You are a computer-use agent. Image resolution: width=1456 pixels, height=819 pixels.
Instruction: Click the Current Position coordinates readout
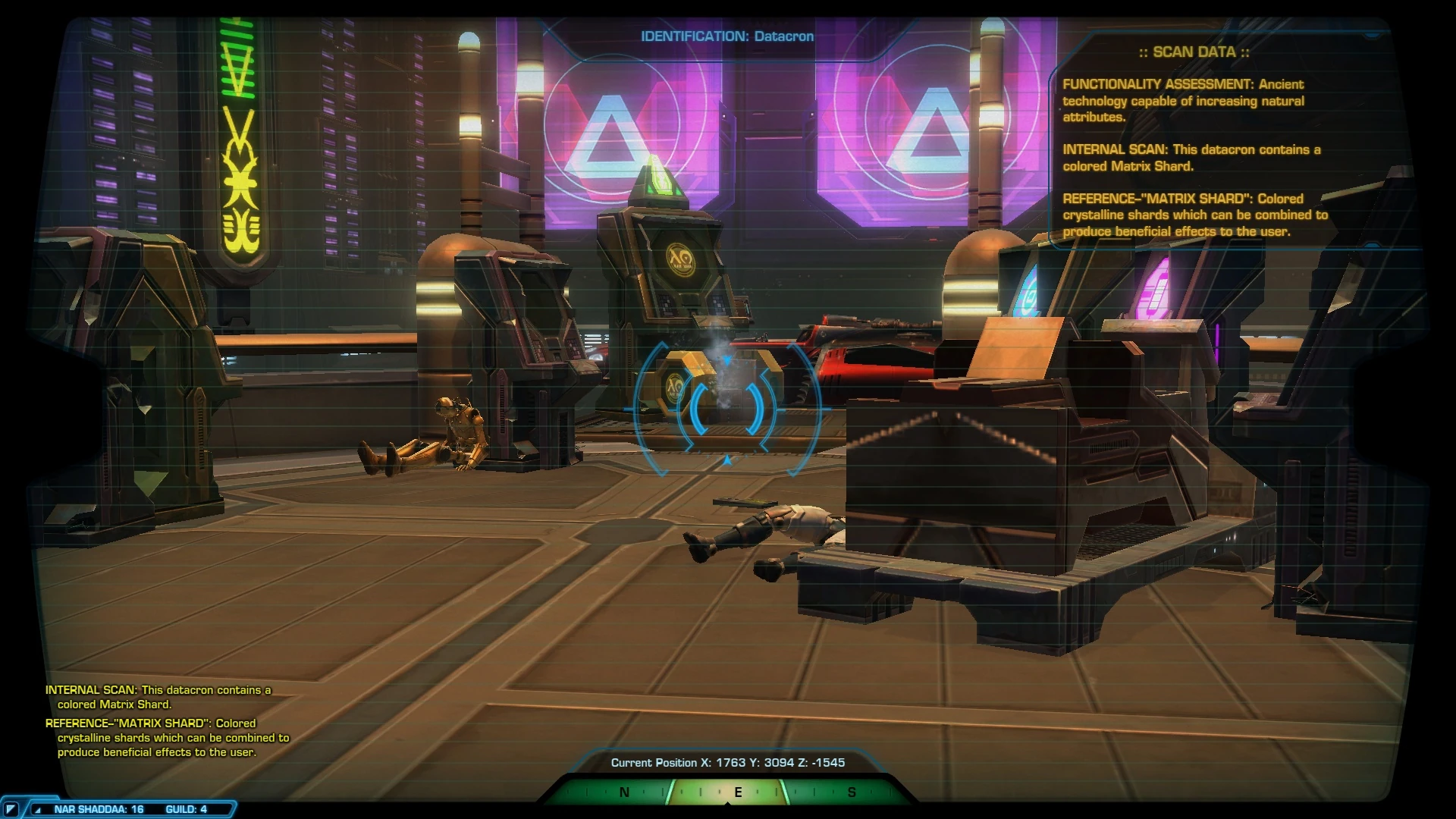[730, 763]
